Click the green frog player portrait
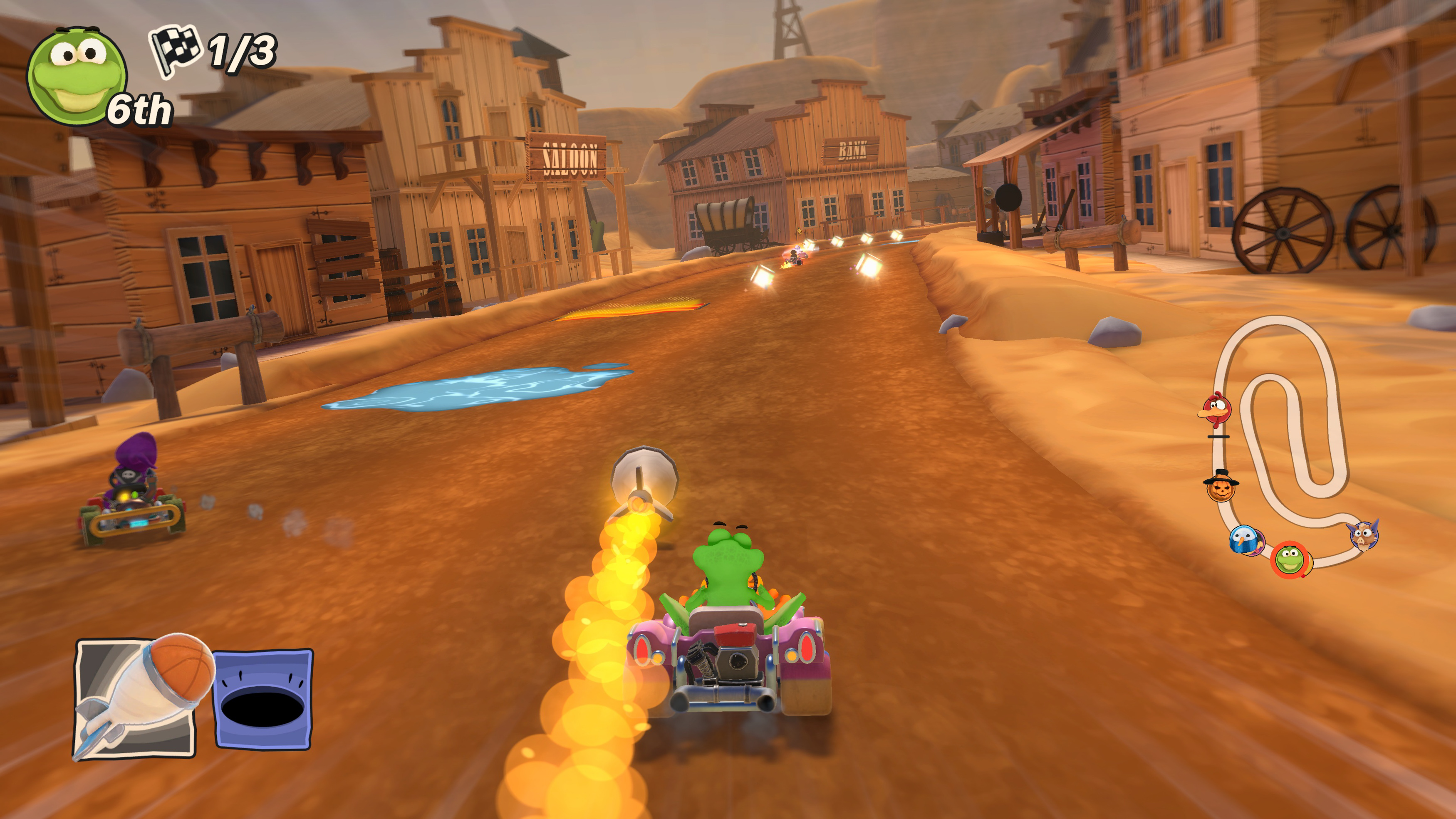 click(76, 75)
